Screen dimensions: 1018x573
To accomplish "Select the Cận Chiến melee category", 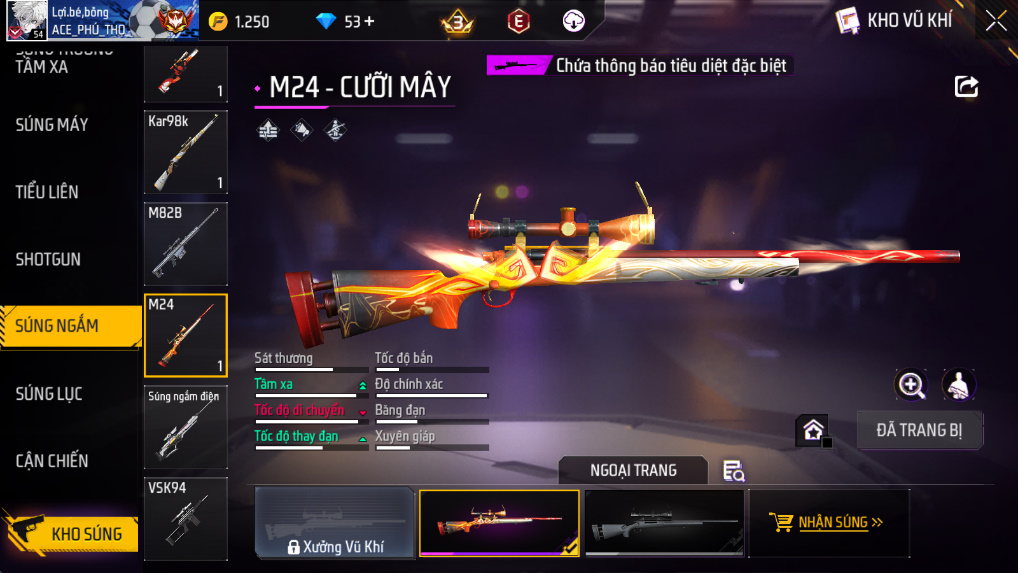I will [x=52, y=461].
